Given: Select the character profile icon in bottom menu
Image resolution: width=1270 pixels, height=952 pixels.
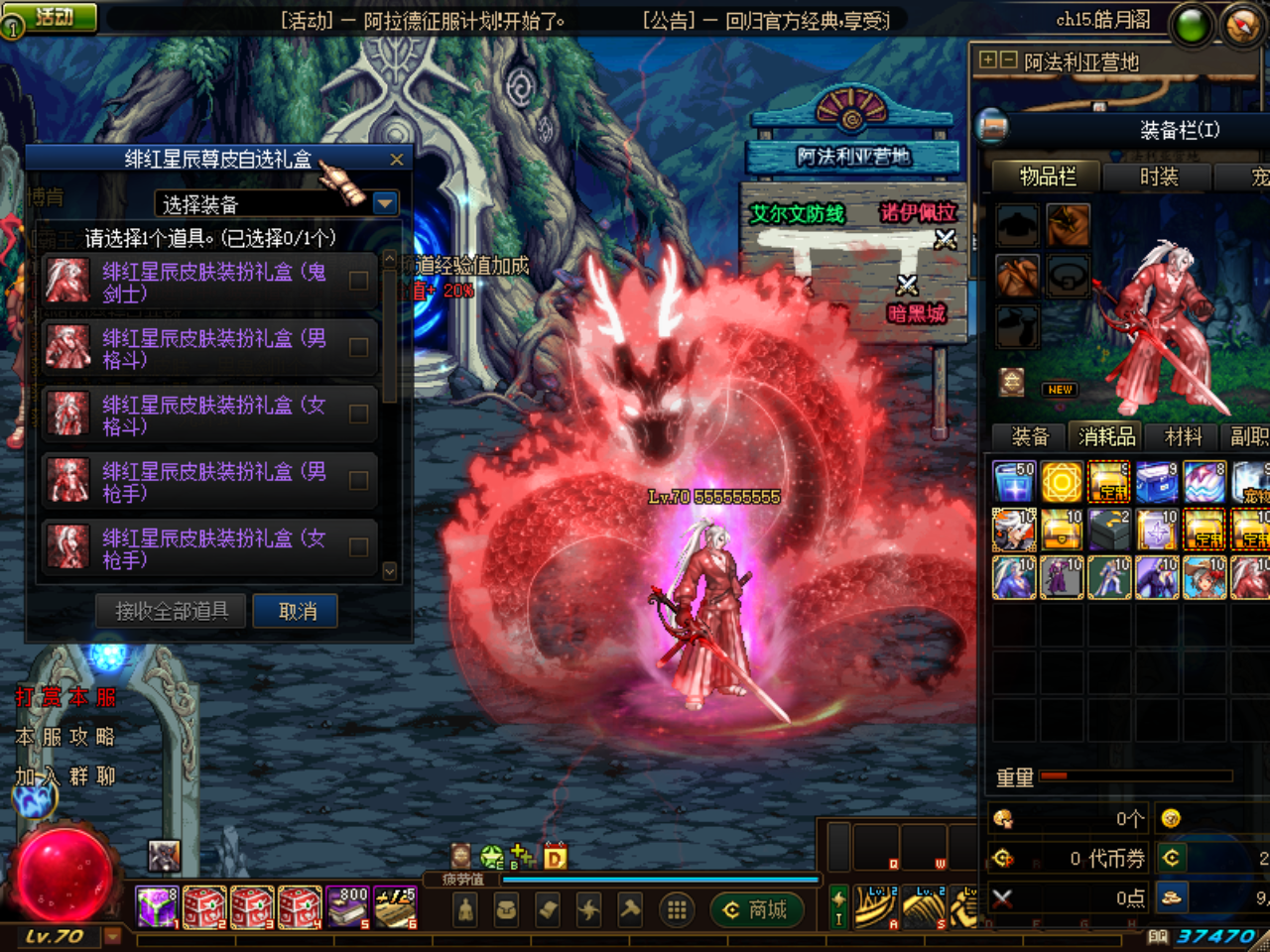Looking at the screenshot, I should click(466, 909).
